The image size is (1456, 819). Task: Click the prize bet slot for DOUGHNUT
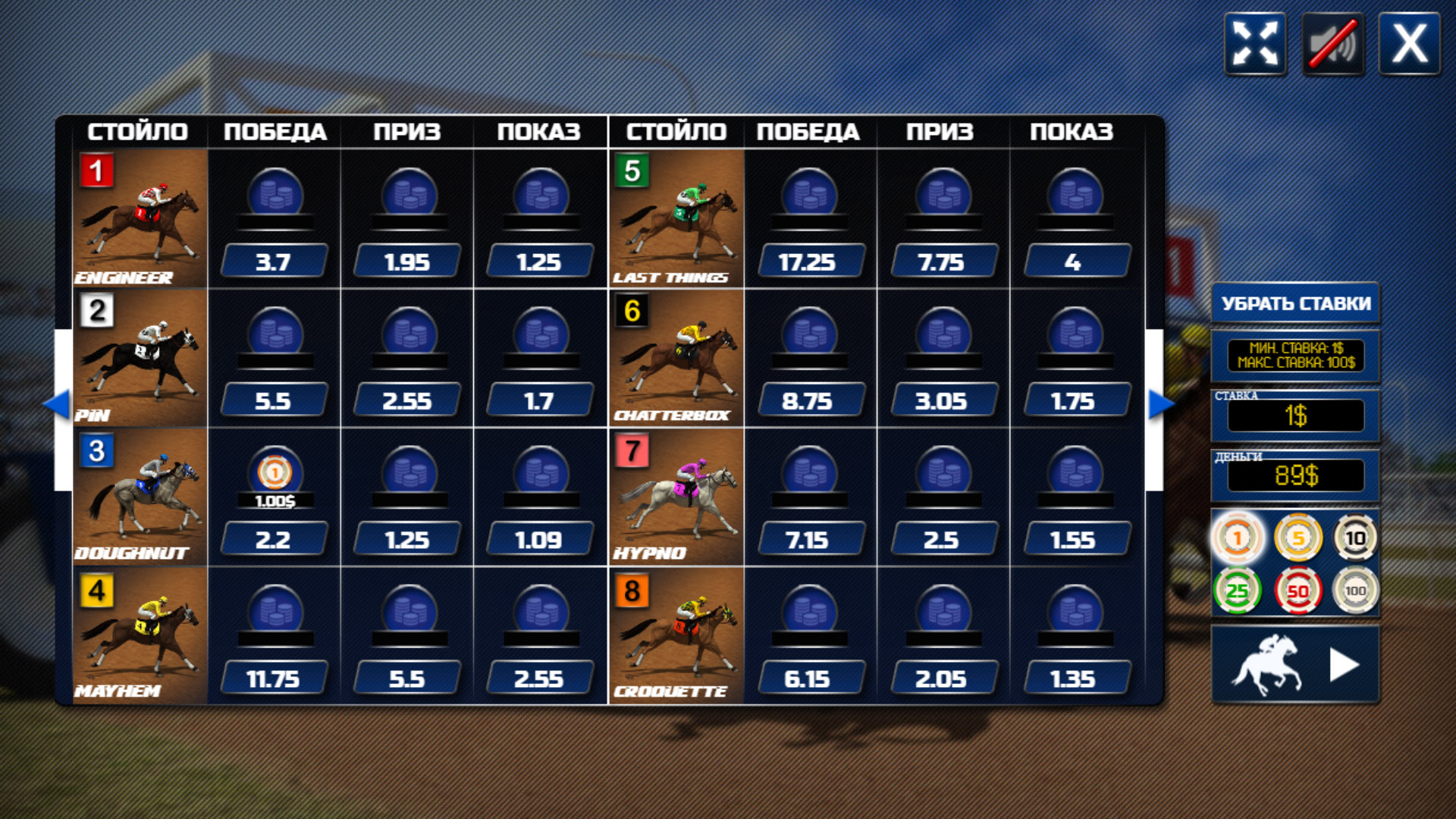point(407,472)
